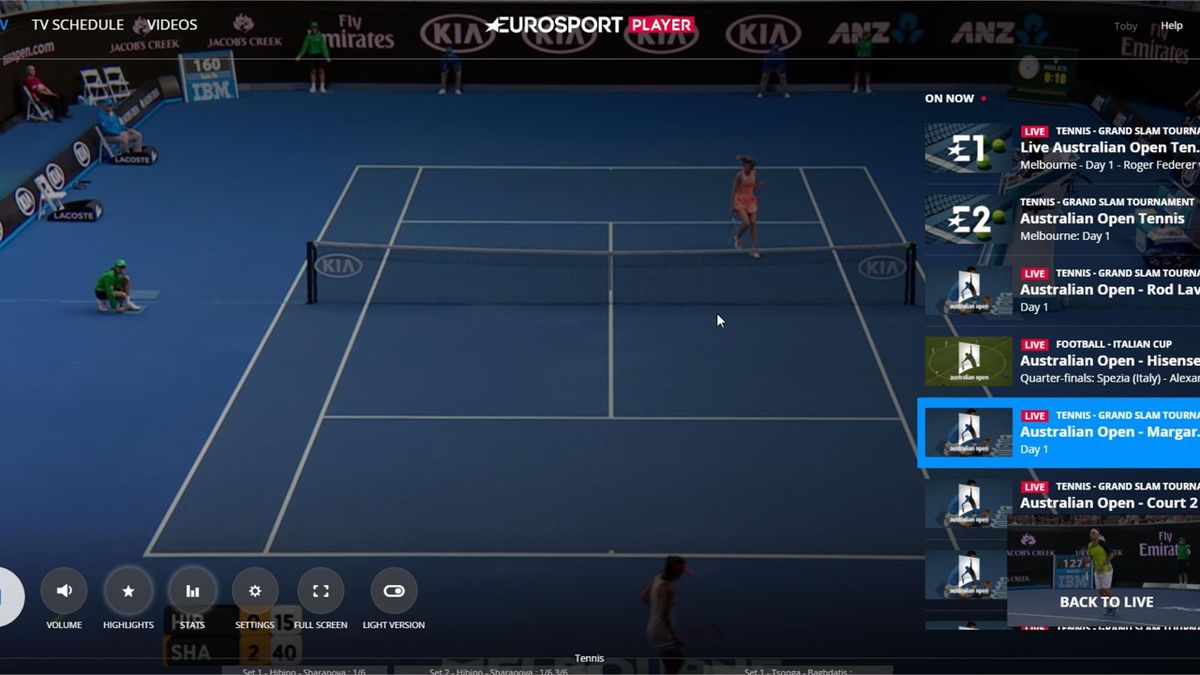Switch to the Videos section
1200x675 pixels.
172,24
